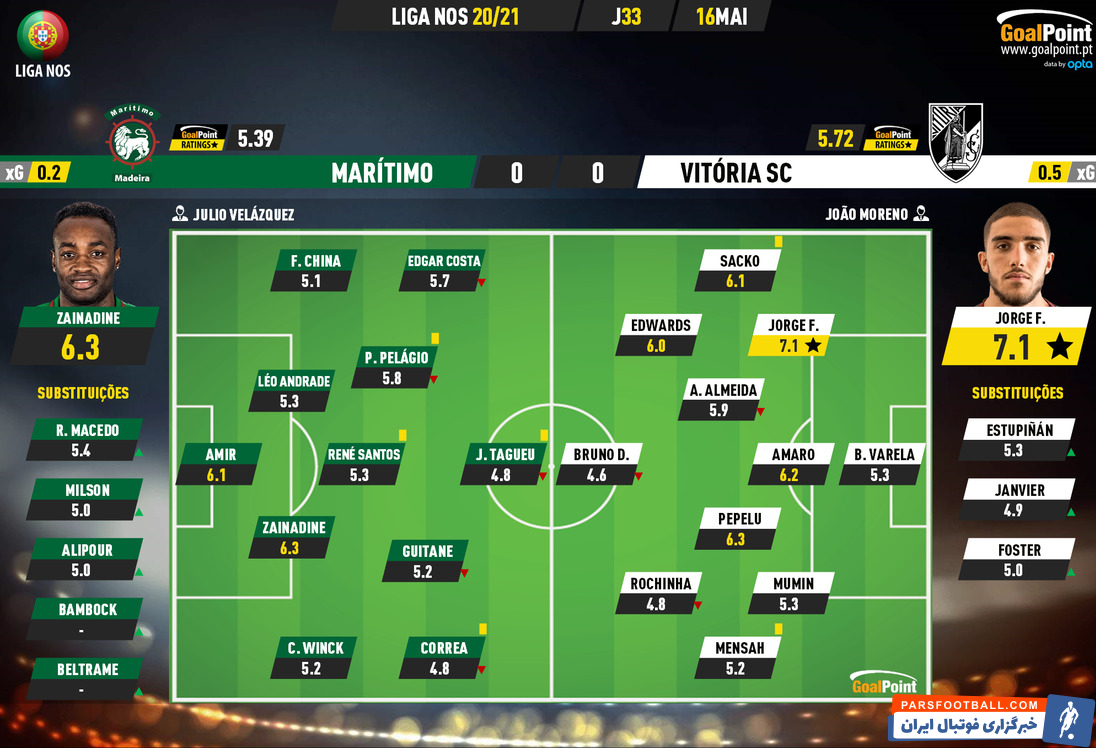Select the Rochinha player card
1096x748 pixels.
[x=661, y=593]
